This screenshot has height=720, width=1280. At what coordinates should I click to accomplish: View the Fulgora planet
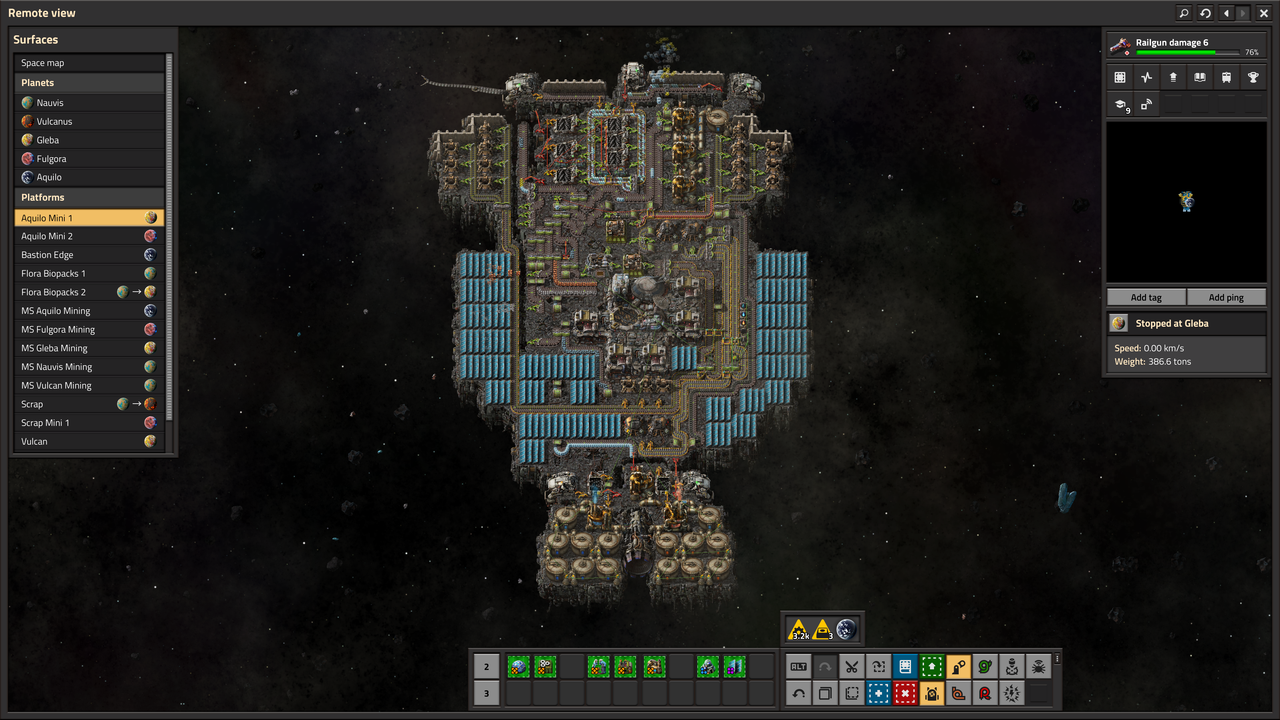[x=90, y=159]
